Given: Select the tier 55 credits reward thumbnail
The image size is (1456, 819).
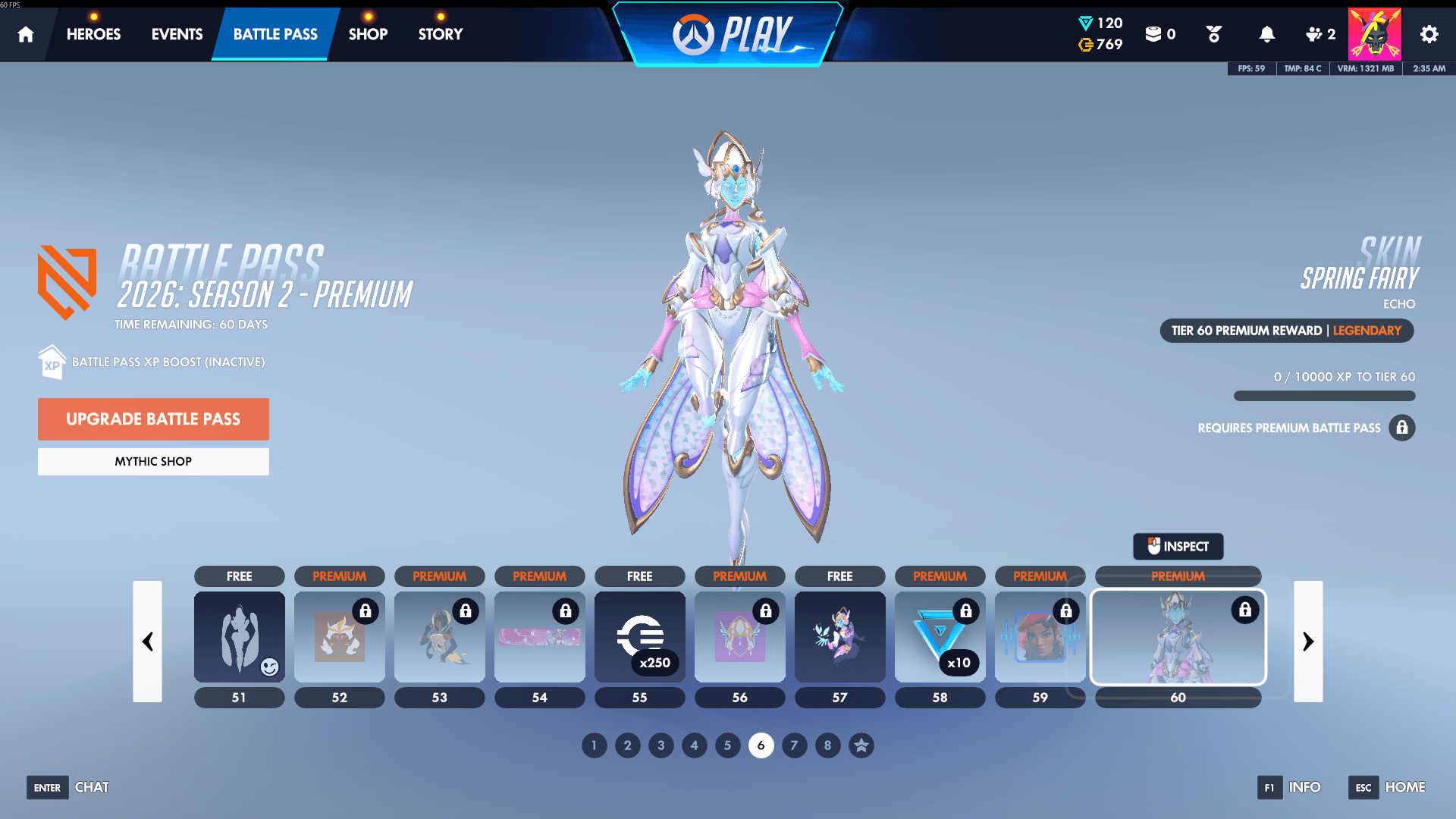Looking at the screenshot, I should [x=639, y=637].
